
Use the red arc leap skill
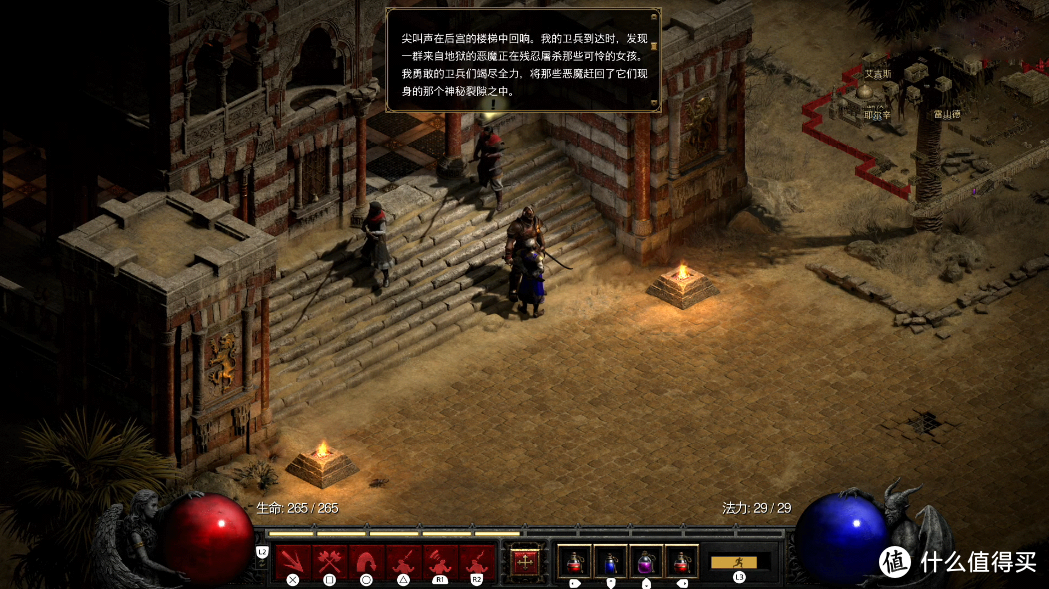365,561
